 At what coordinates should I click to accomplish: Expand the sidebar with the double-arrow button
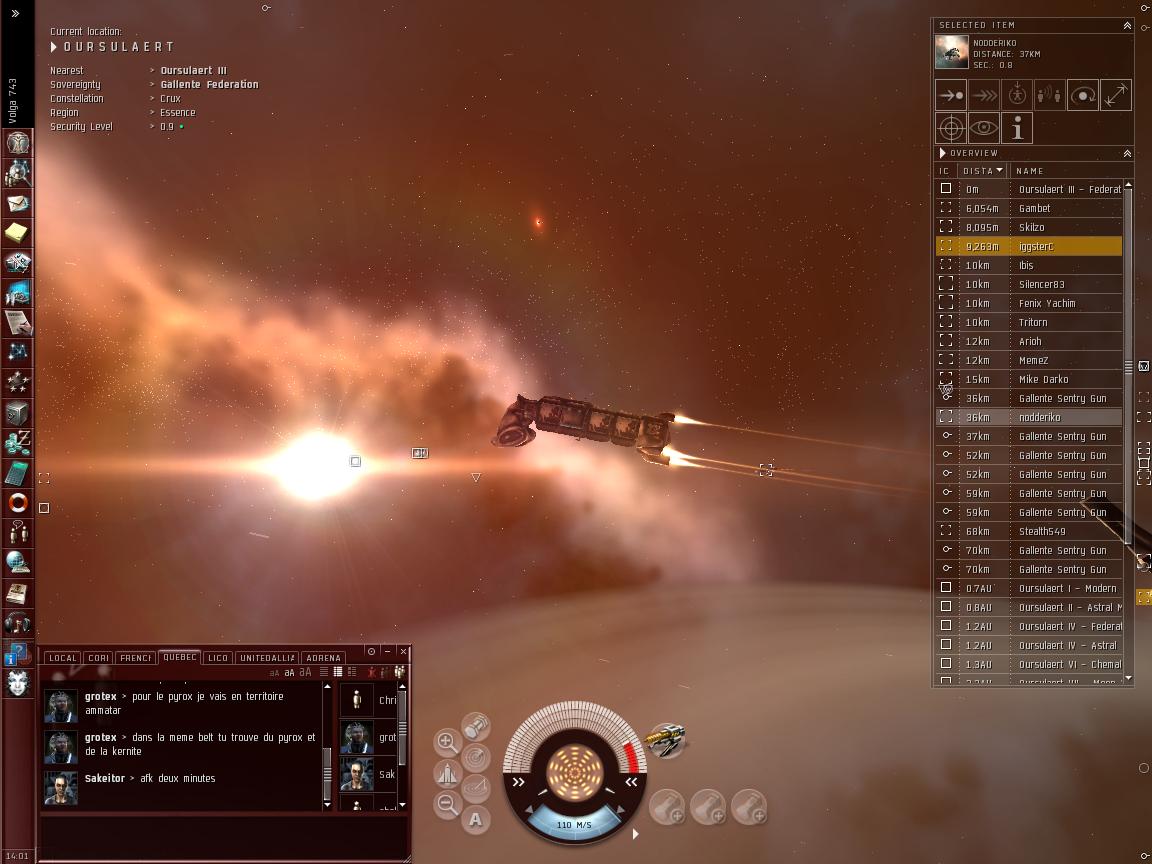coord(16,14)
